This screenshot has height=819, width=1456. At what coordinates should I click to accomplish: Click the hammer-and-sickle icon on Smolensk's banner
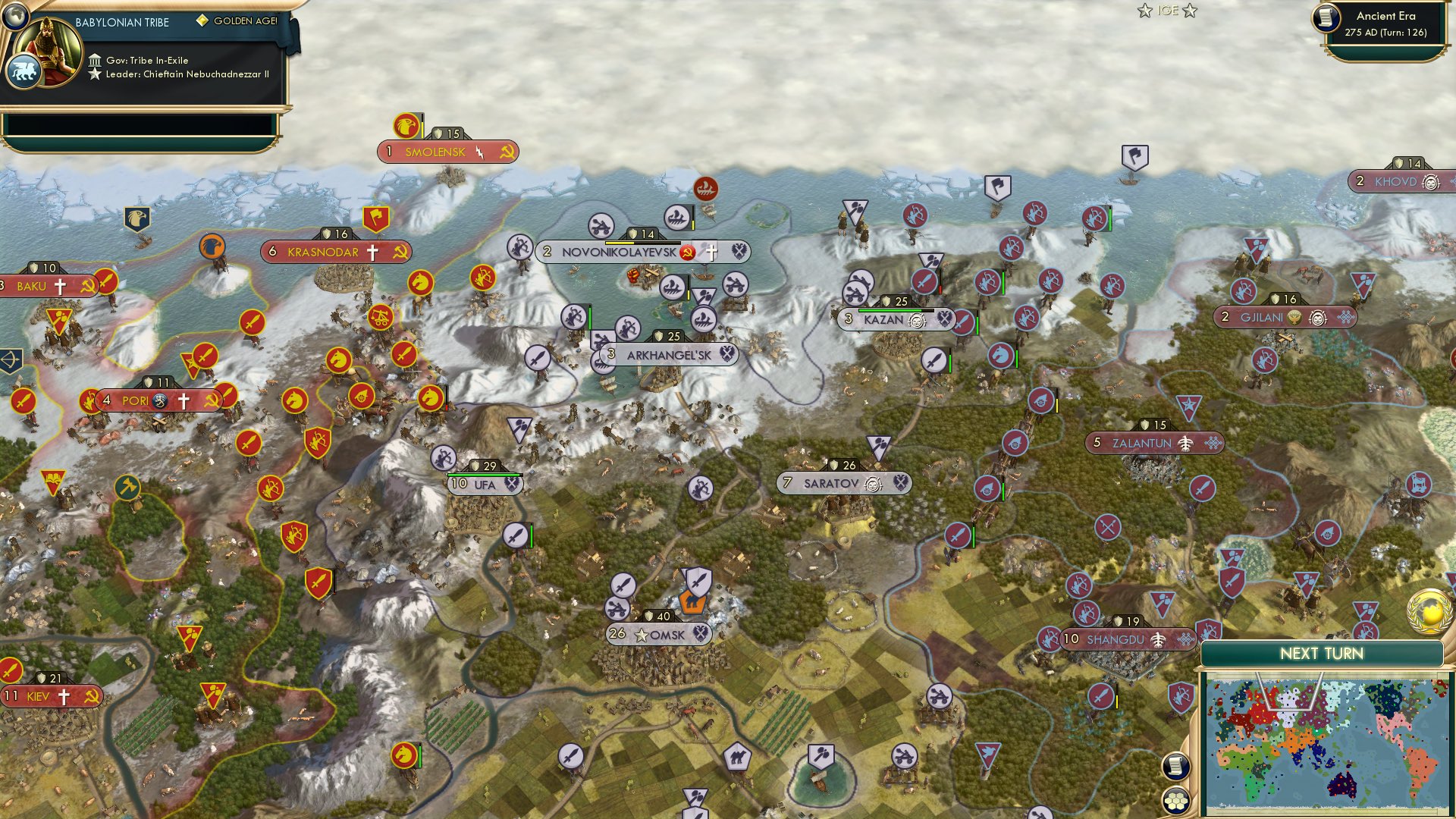(x=504, y=152)
